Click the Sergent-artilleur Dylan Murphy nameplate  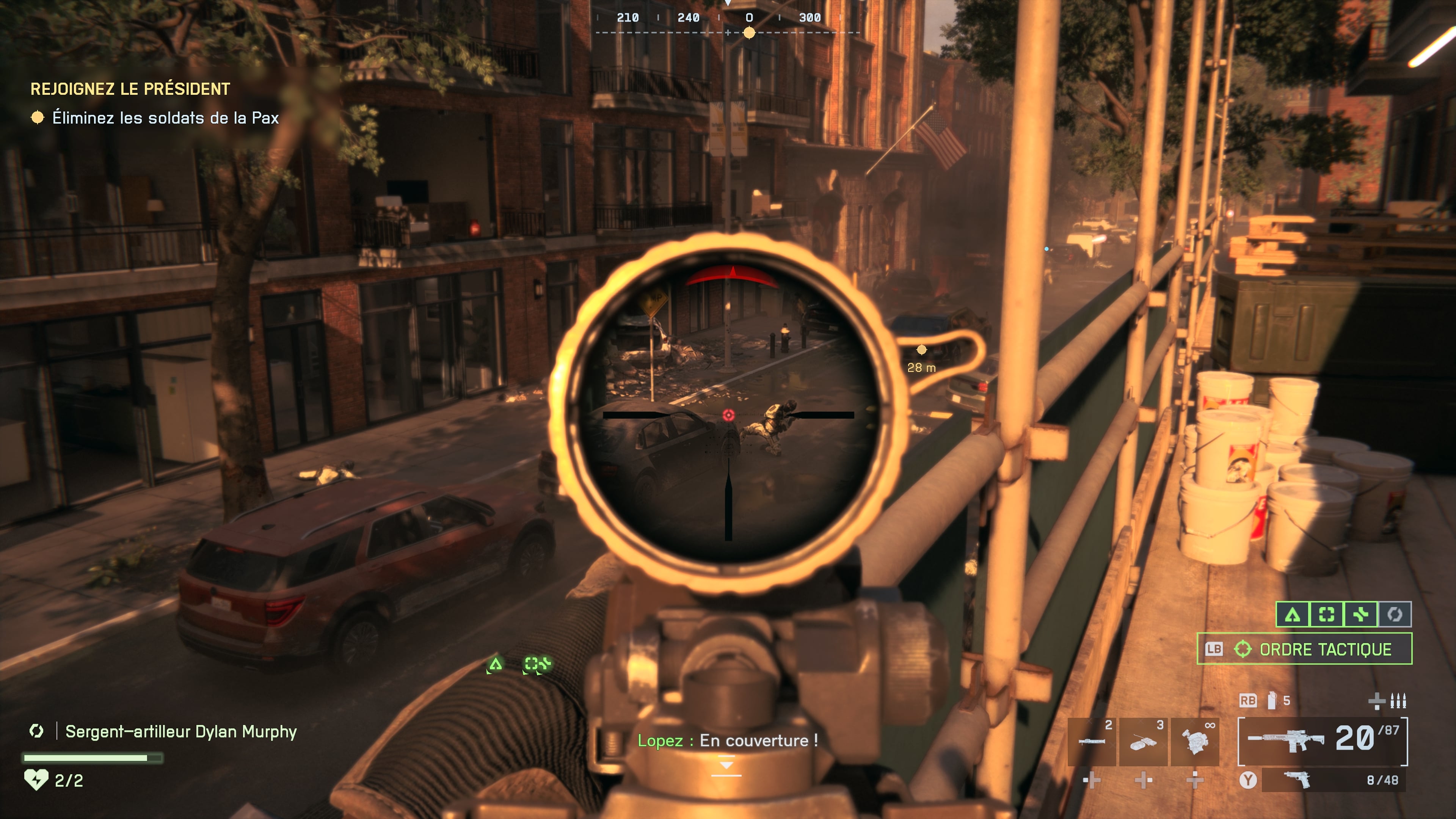click(181, 732)
